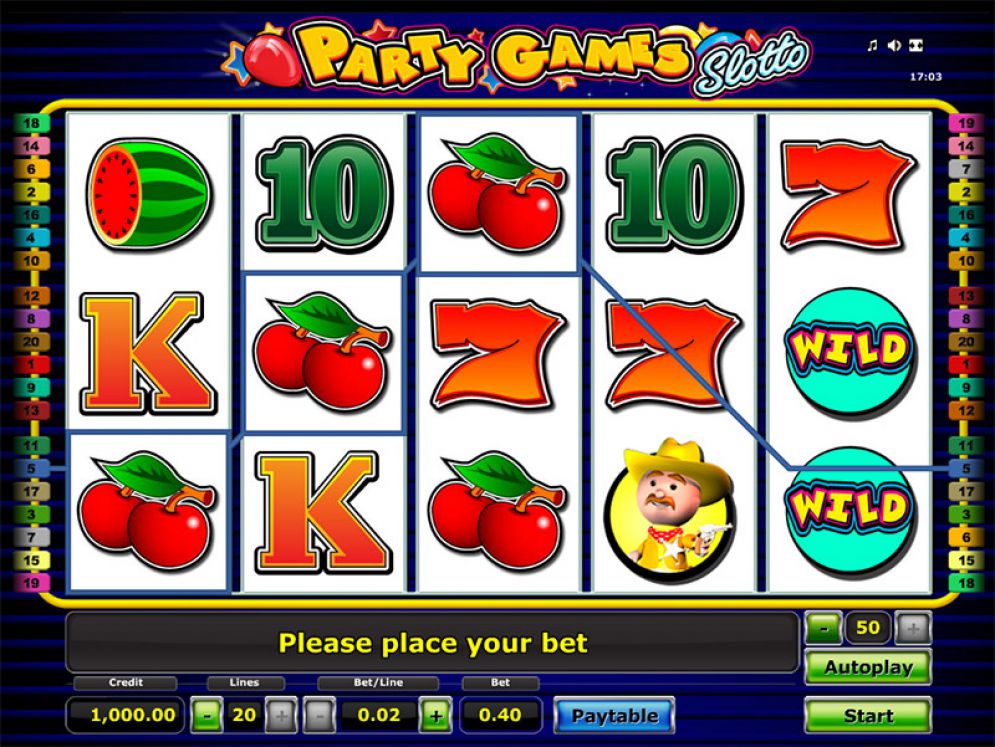The height and width of the screenshot is (747, 995).
Task: Decrease the autoplay spin count below 50
Action: (x=823, y=629)
